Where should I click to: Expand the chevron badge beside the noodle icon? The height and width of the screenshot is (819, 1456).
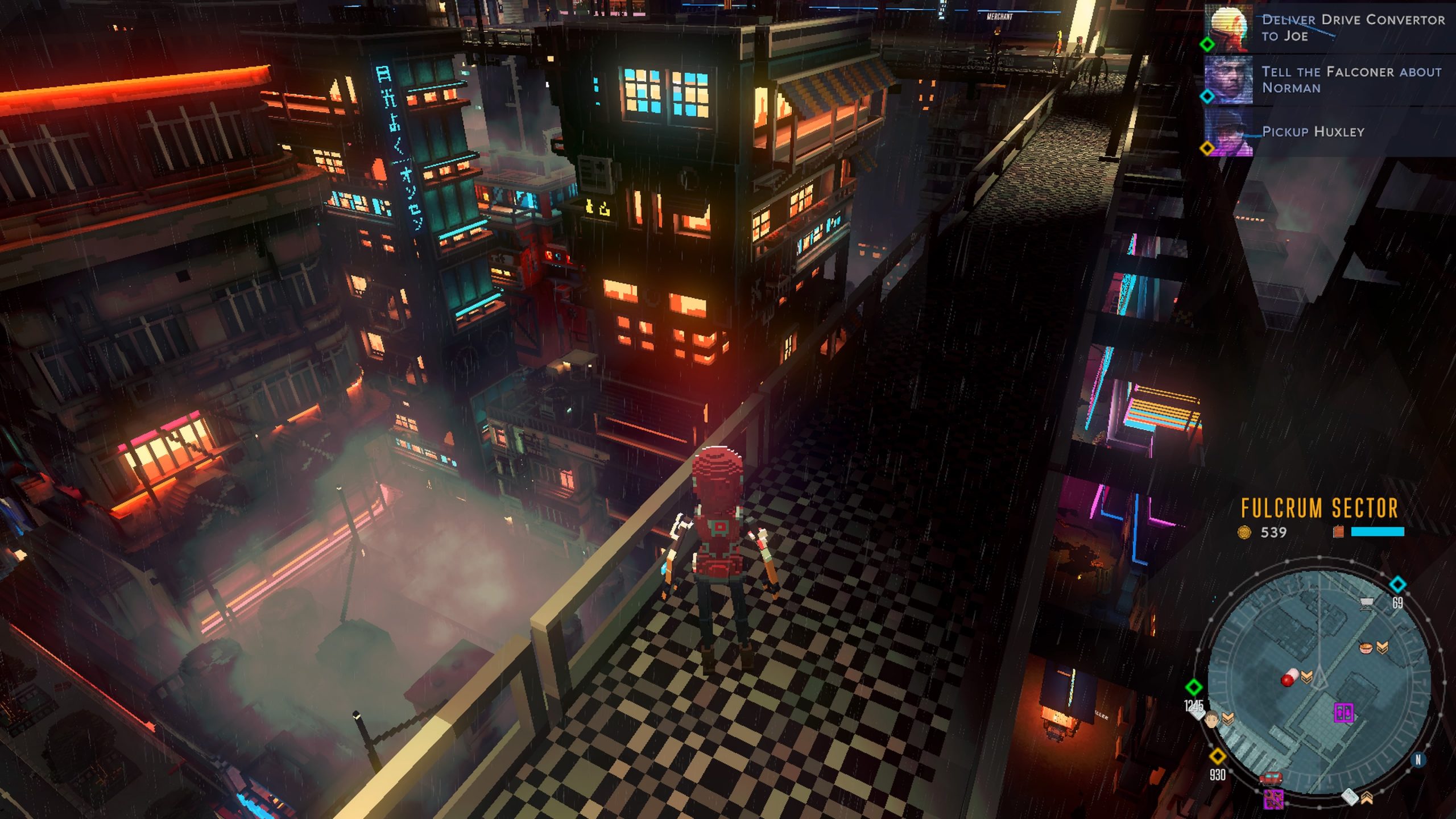pos(1381,647)
